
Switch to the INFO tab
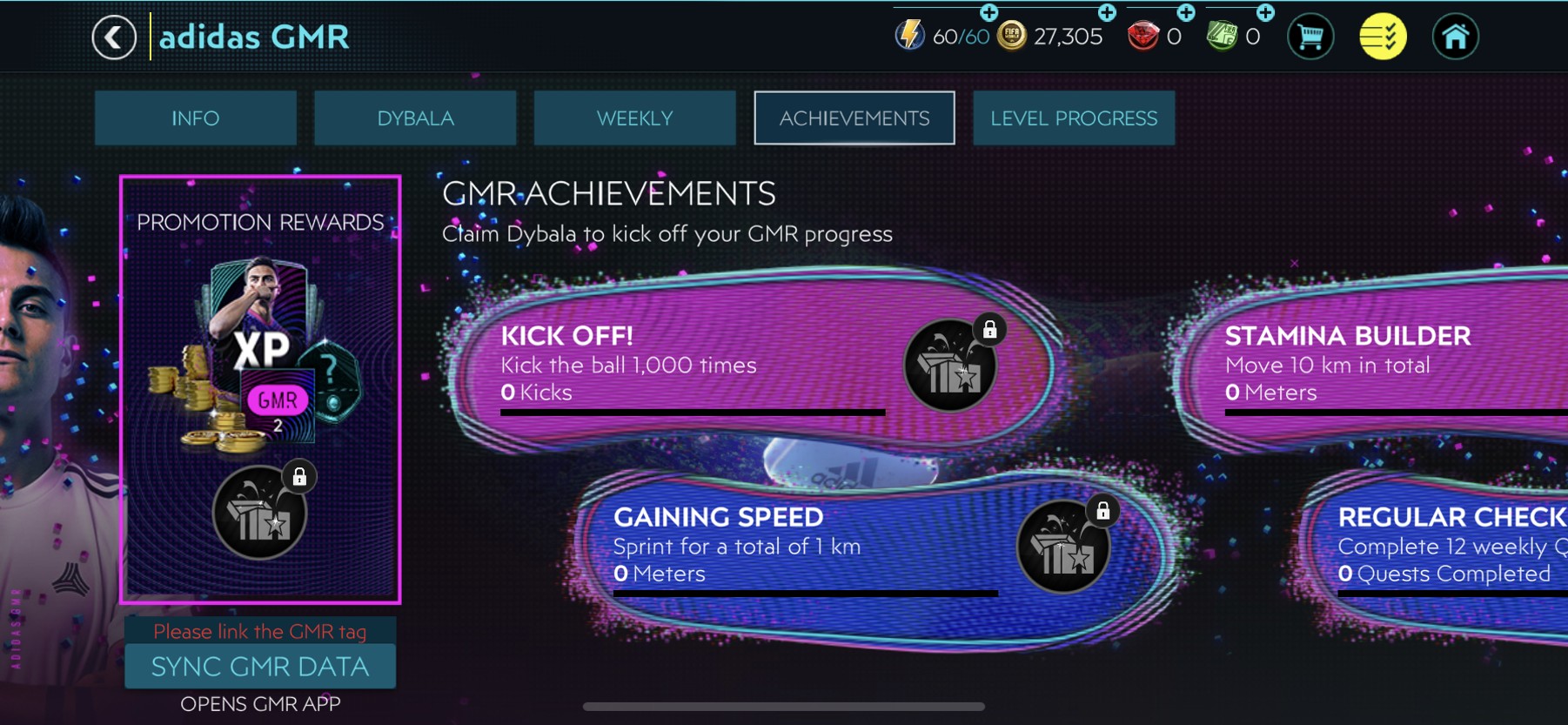point(195,118)
